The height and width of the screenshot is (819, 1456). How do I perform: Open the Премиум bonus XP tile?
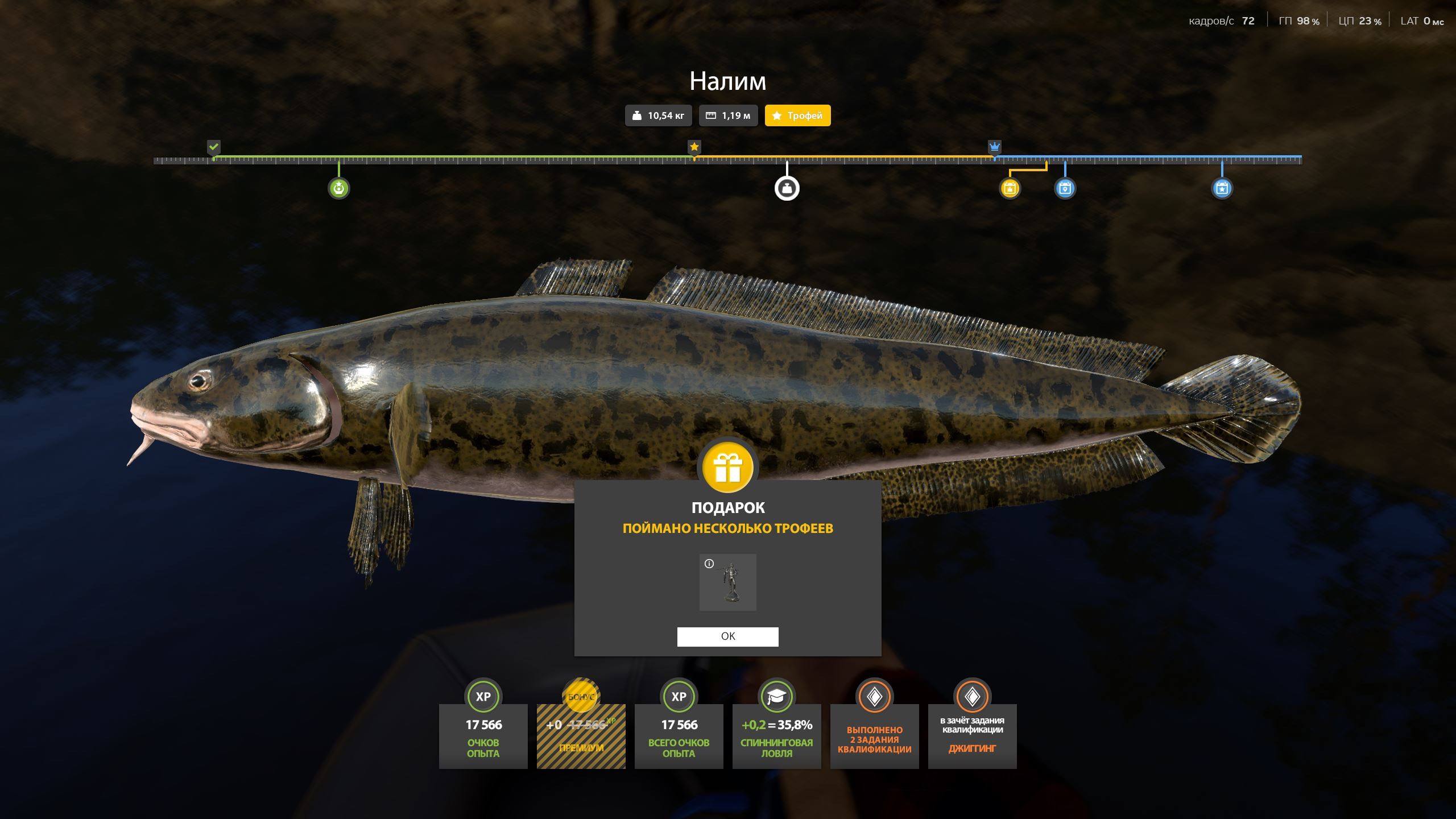point(581,736)
